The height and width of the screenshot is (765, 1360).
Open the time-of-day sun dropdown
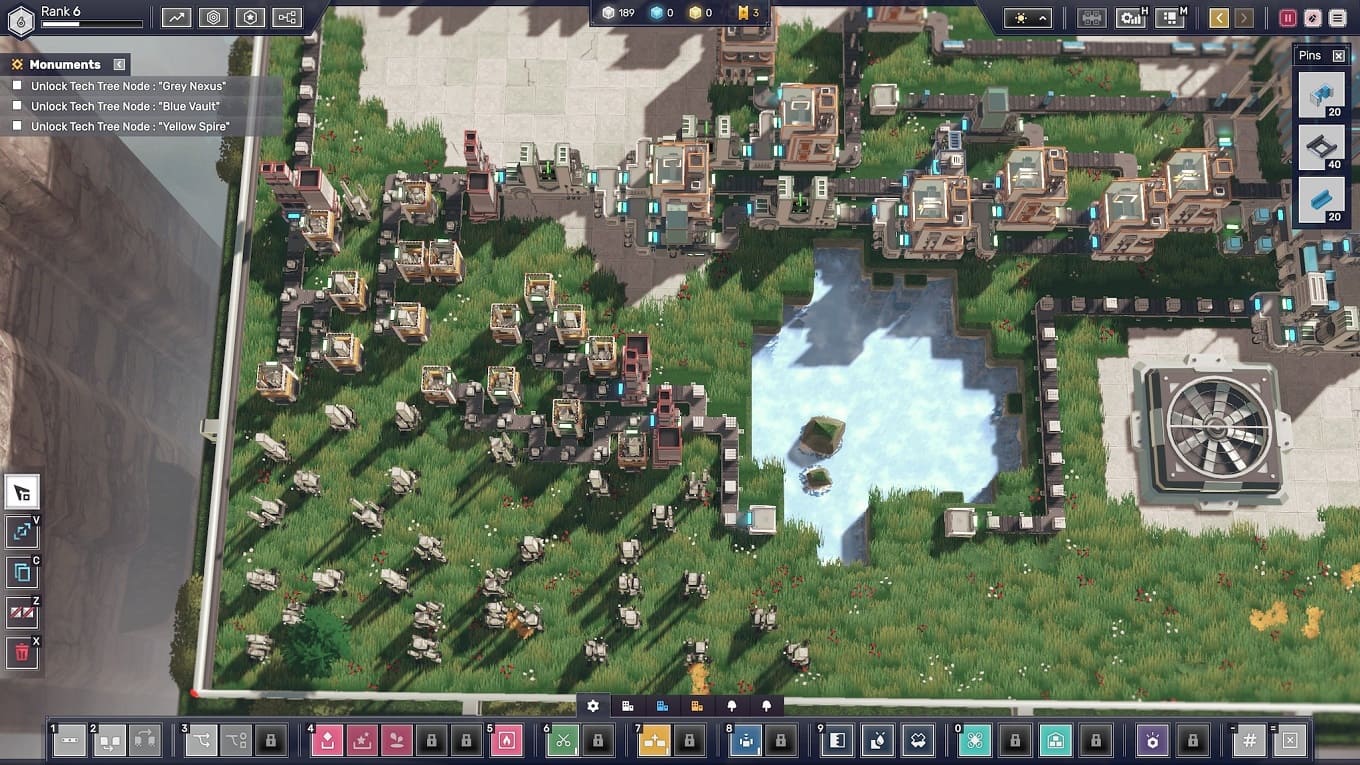(x=1027, y=18)
